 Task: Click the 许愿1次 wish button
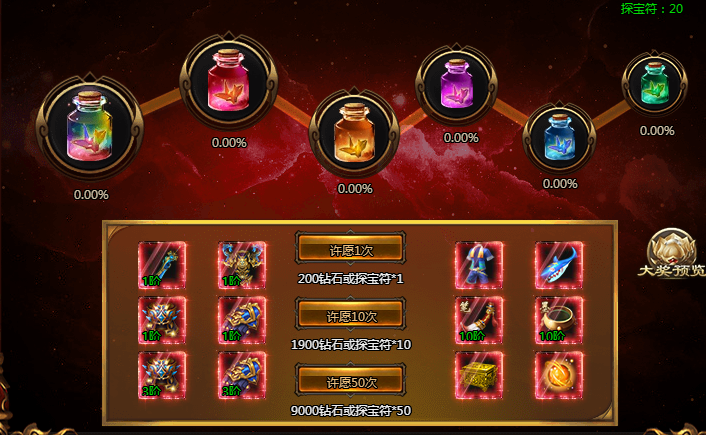(350, 249)
